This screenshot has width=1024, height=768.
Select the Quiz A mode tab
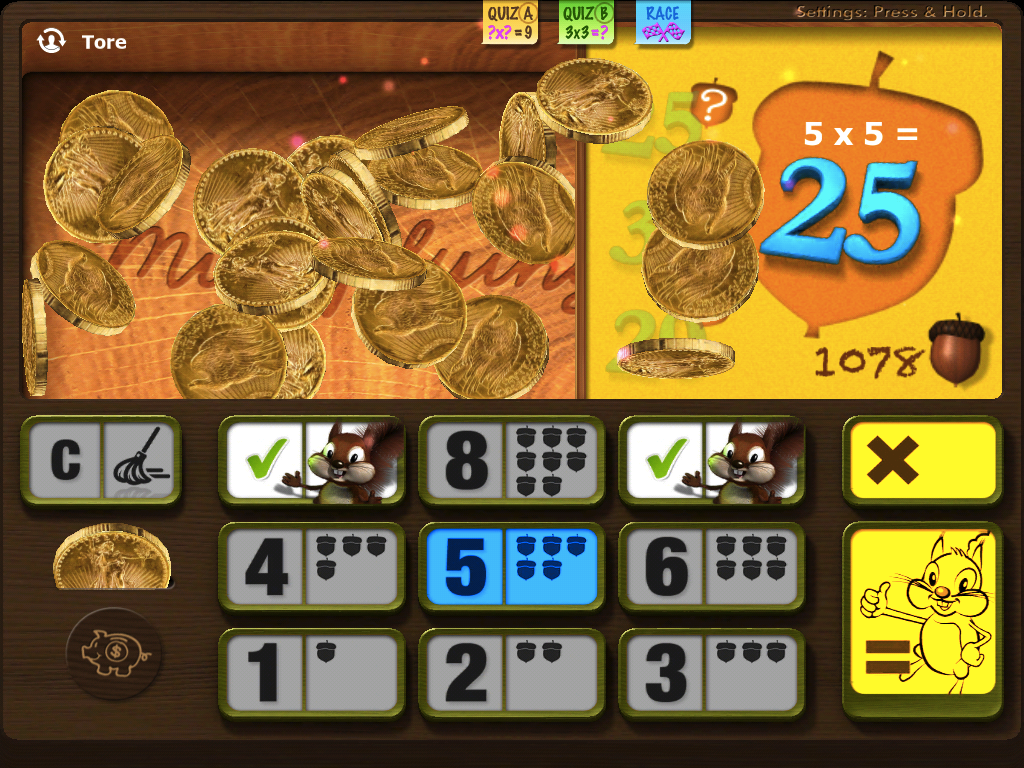pyautogui.click(x=510, y=22)
